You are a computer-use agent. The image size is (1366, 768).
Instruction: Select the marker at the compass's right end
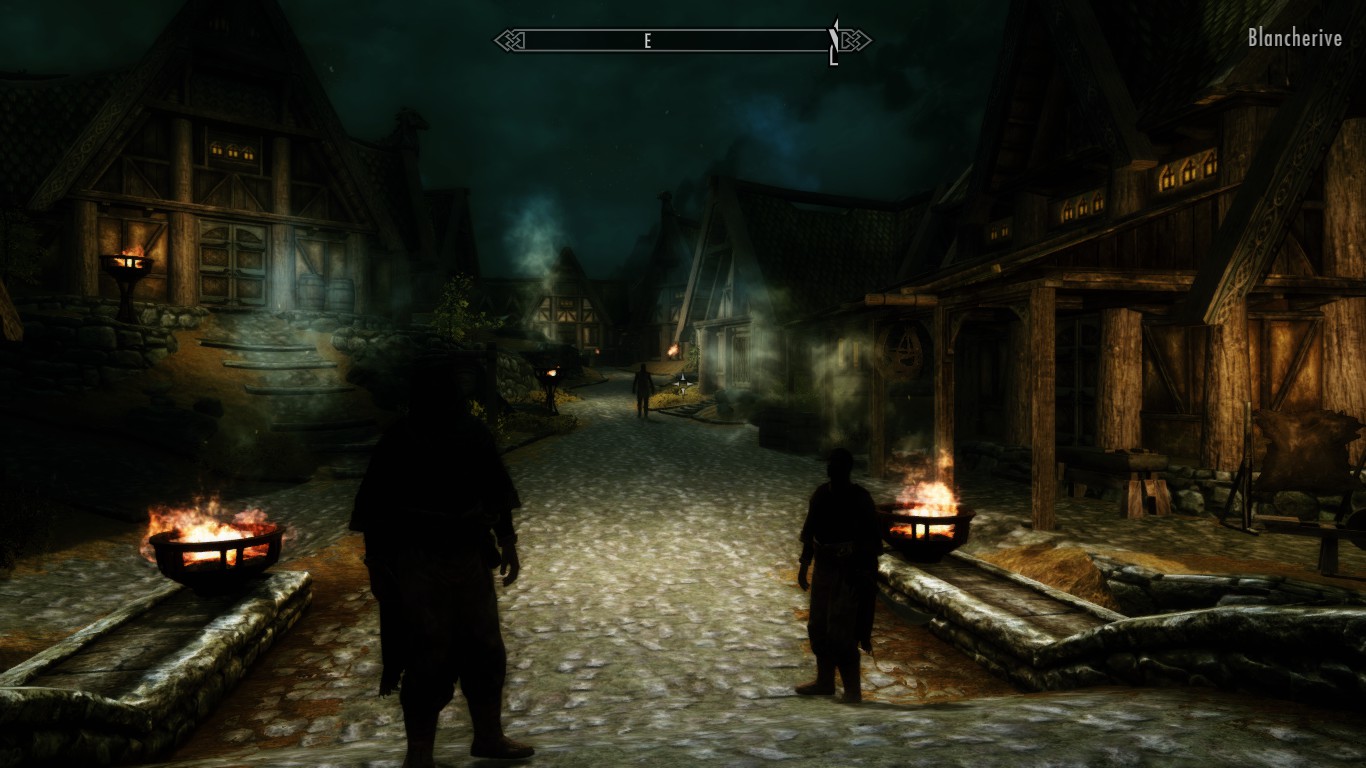[834, 42]
